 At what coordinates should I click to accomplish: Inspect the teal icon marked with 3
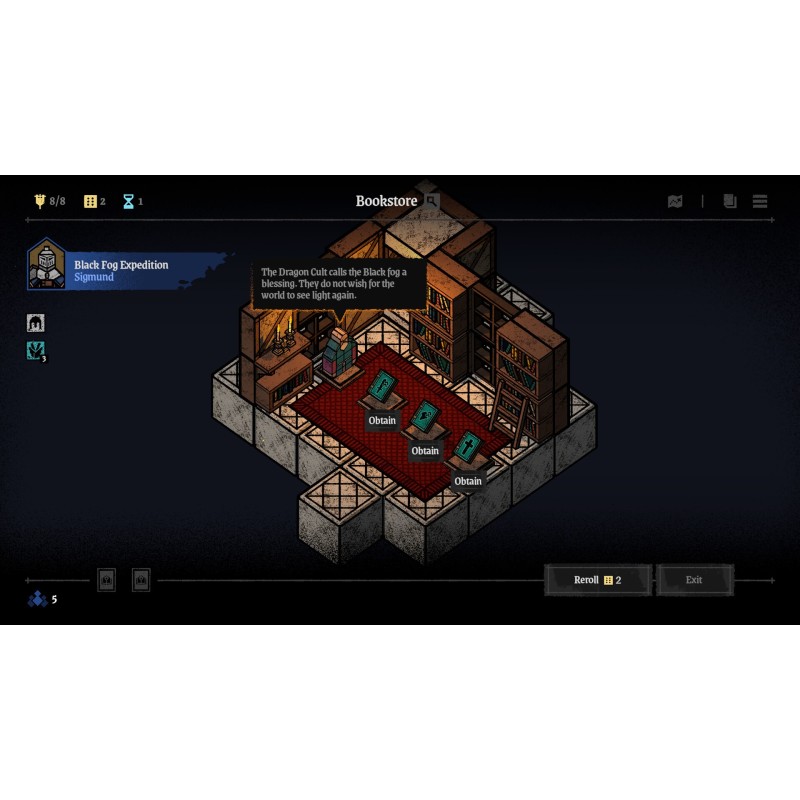coord(36,350)
